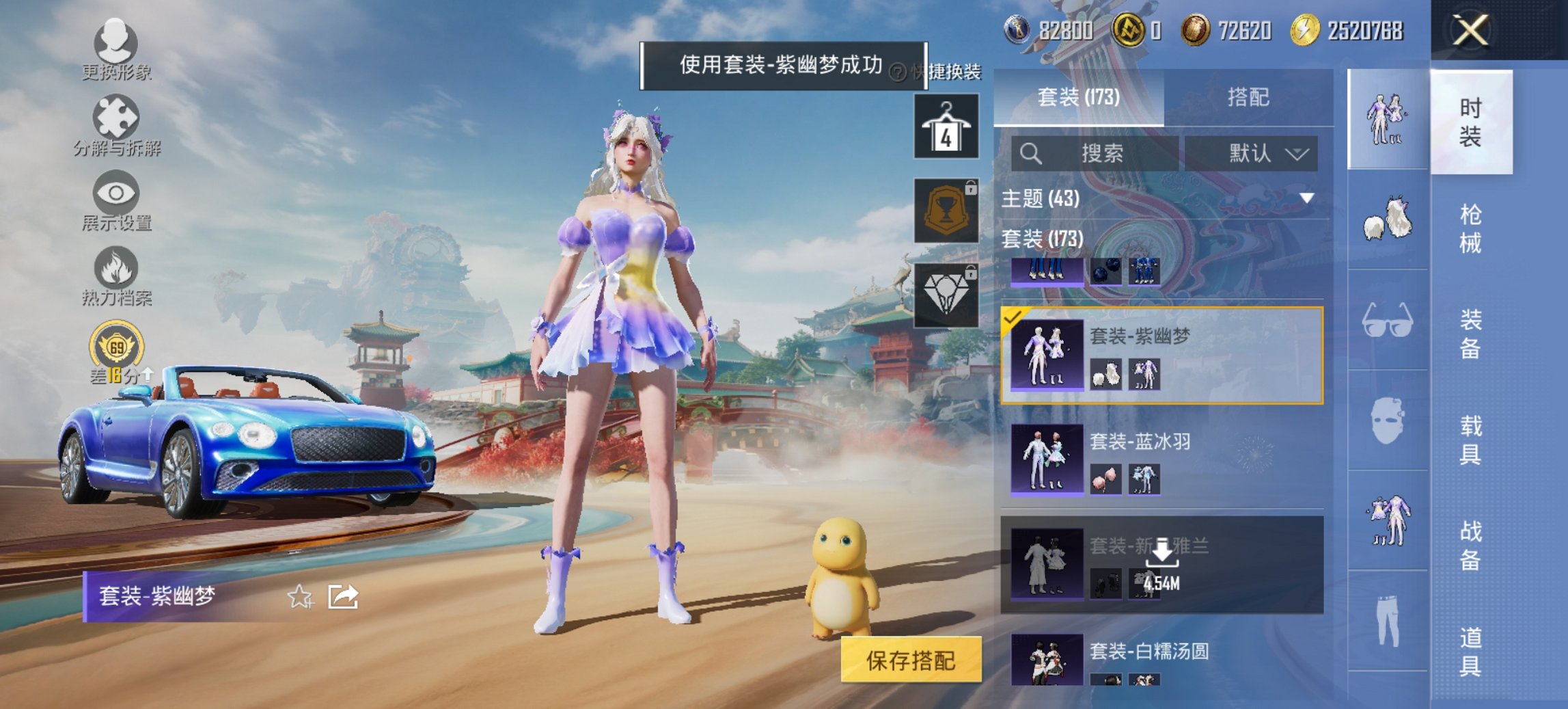Click the 搜索 search input field
The height and width of the screenshot is (709, 1568).
(x=1093, y=153)
